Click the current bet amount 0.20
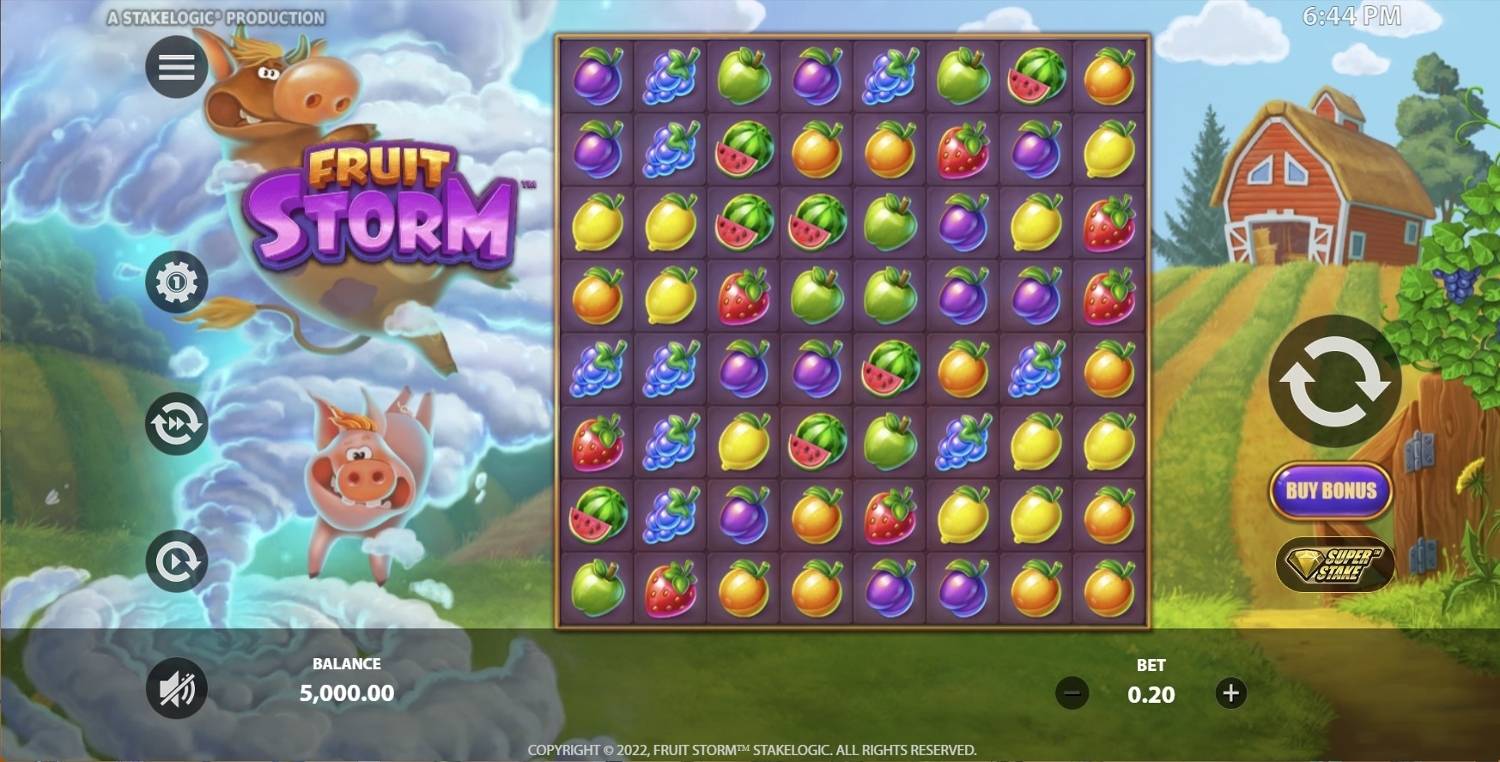The width and height of the screenshot is (1500, 762). click(x=1151, y=695)
